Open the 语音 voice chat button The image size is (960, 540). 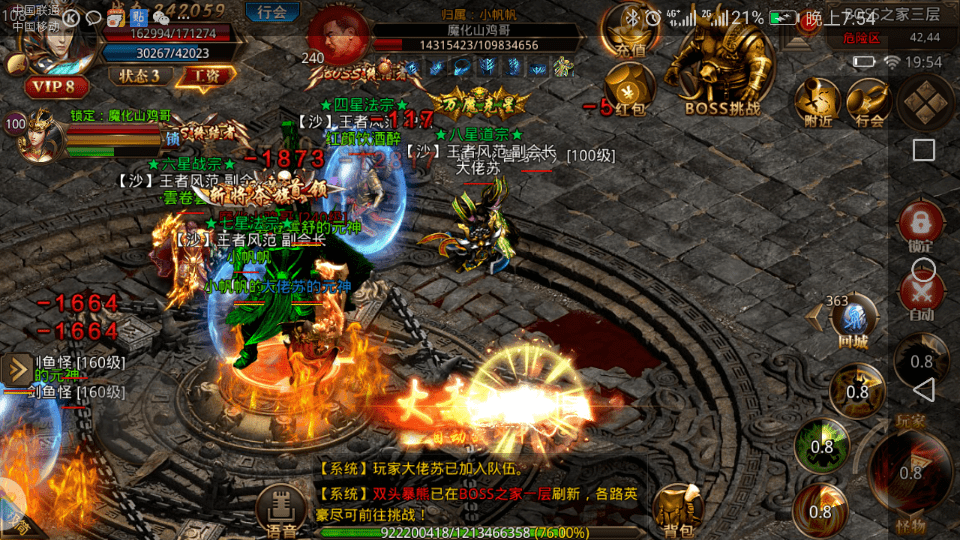[281, 510]
